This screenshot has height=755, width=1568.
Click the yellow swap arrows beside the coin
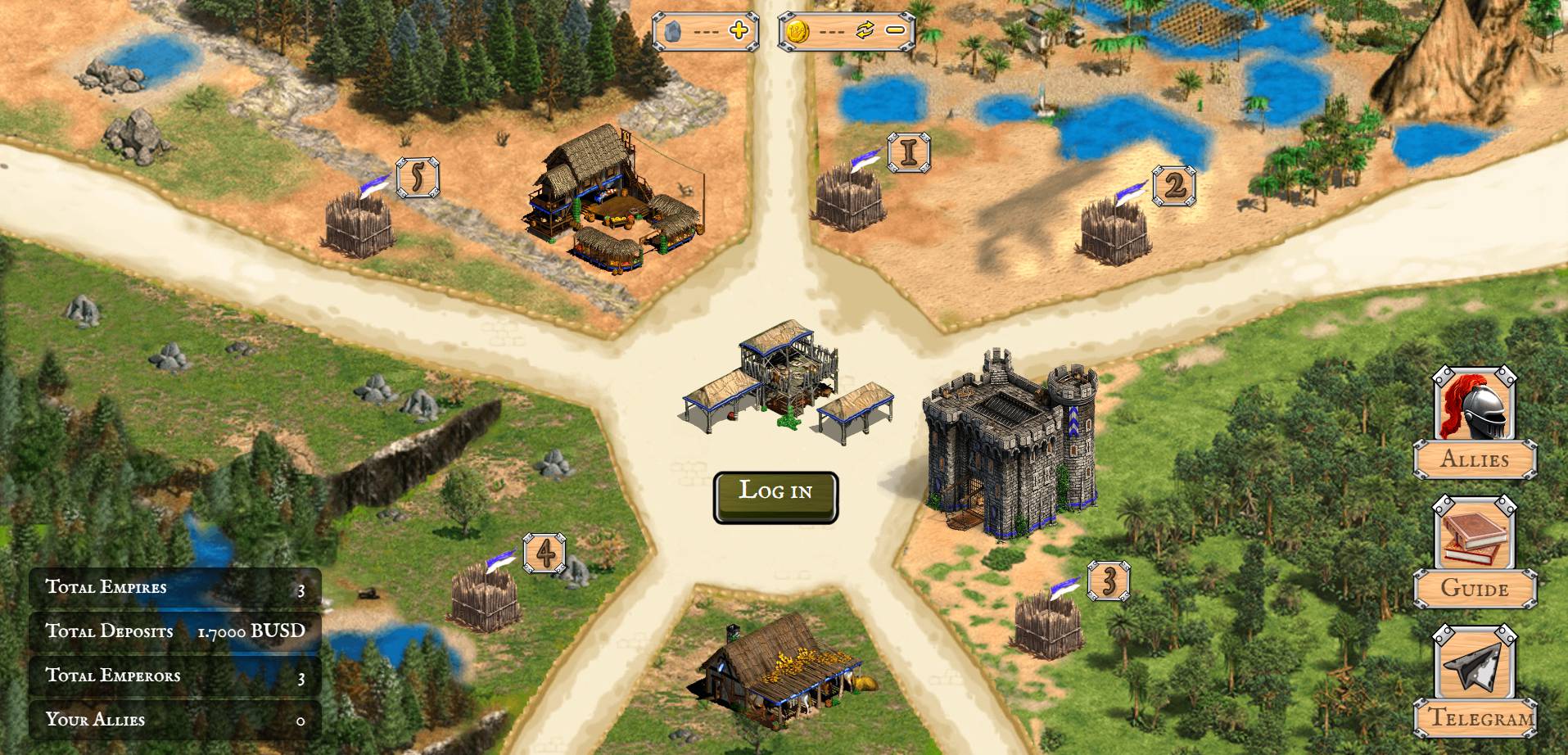tap(865, 31)
